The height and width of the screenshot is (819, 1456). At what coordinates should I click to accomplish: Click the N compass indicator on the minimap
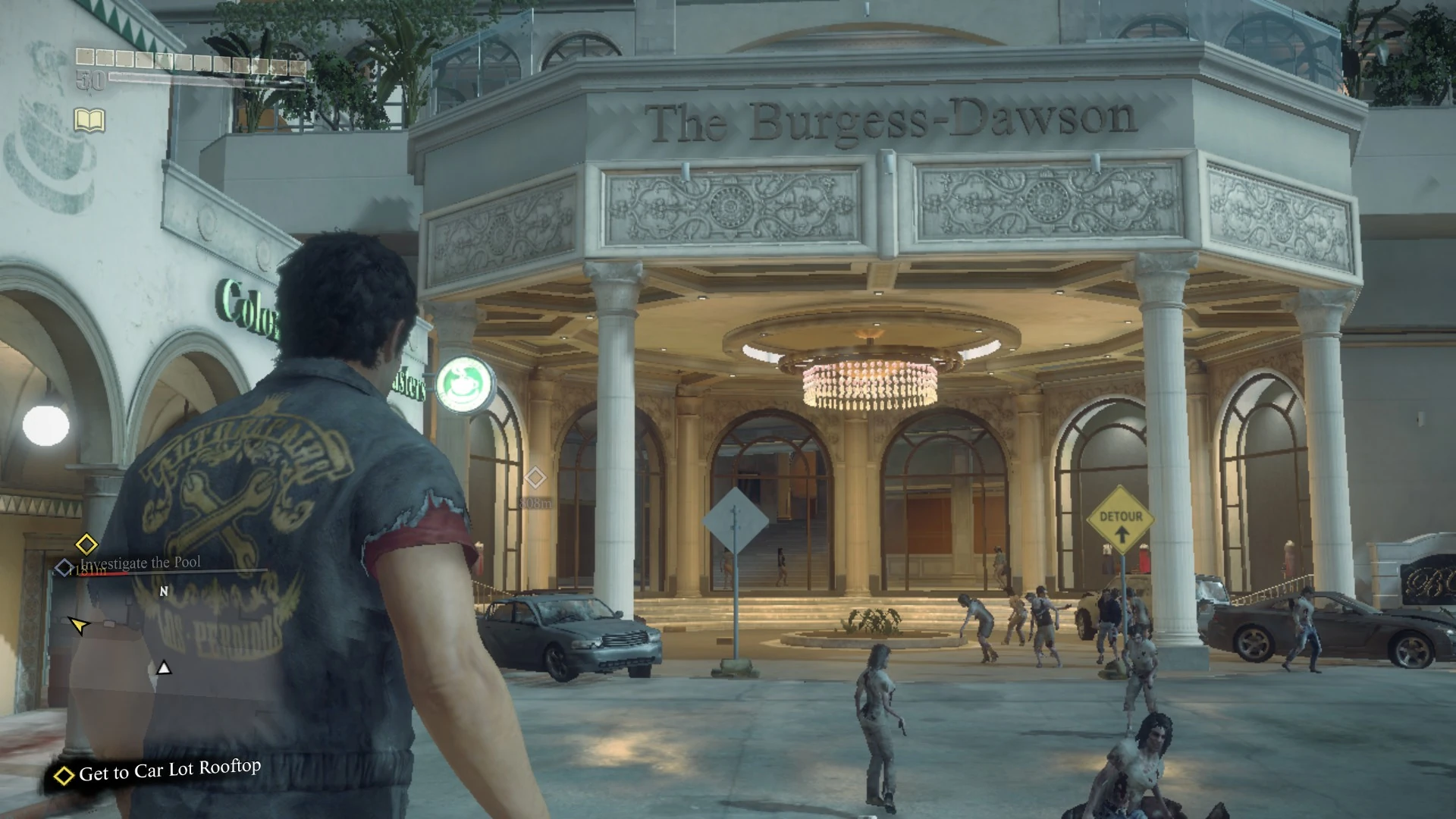[163, 591]
